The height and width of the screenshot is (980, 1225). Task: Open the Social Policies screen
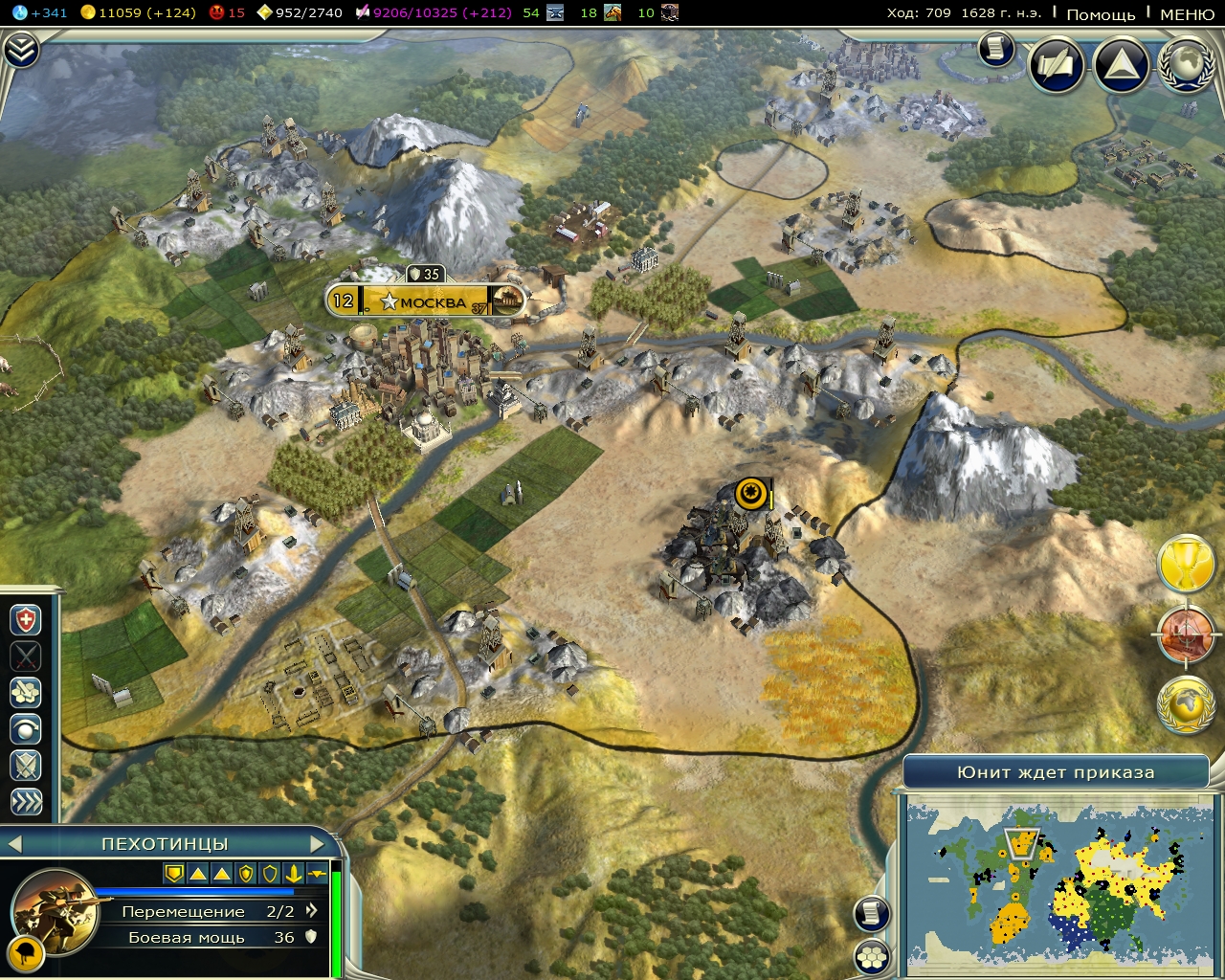pos(1056,65)
